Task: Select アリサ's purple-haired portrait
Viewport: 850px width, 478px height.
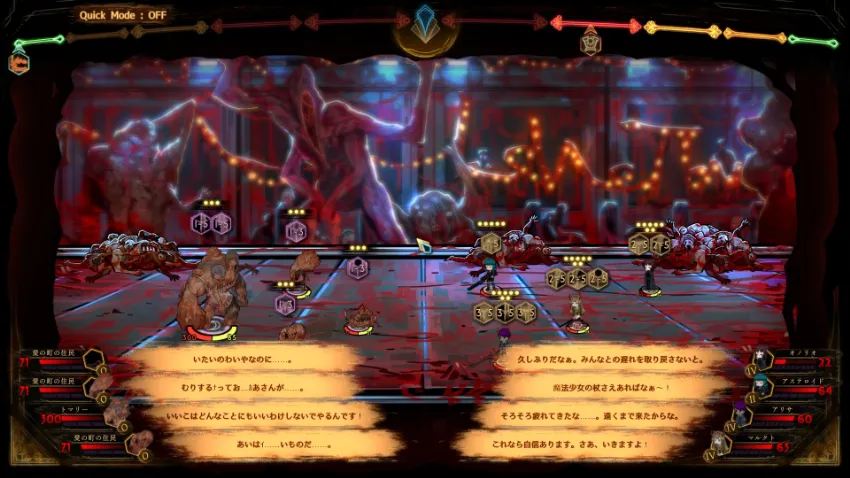Action: pos(740,412)
